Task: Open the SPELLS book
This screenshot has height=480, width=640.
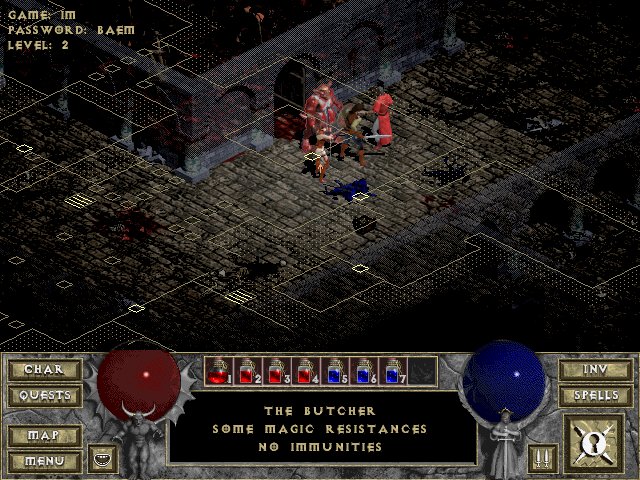Action: pos(594,396)
